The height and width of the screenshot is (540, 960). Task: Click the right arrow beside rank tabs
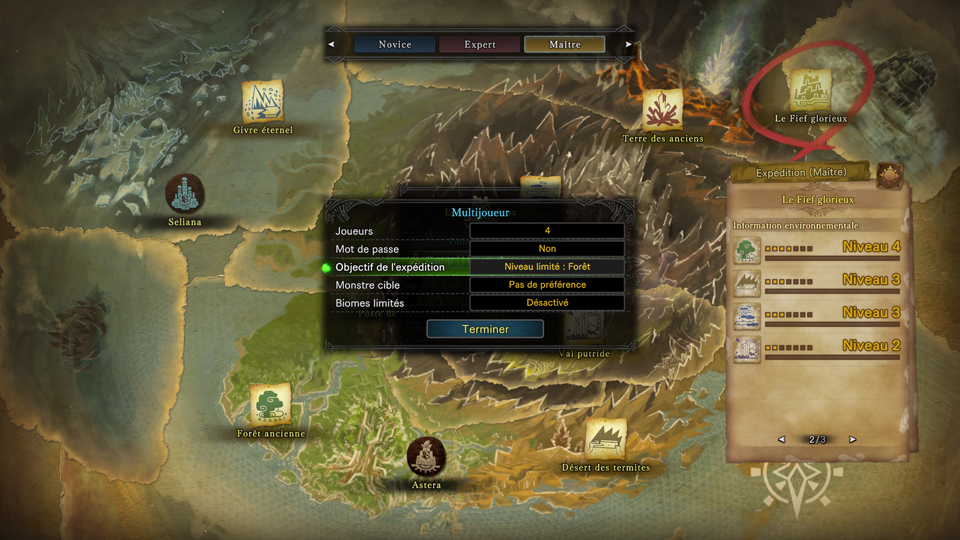tap(628, 44)
